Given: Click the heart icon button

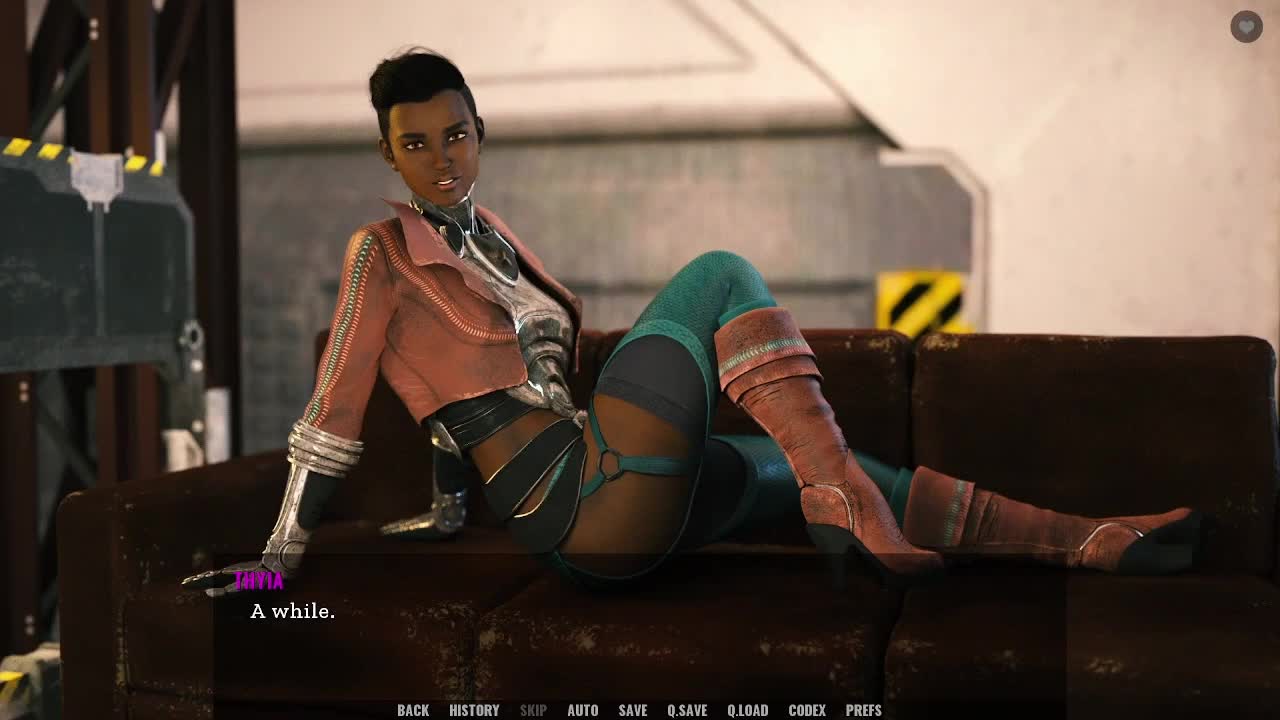Looking at the screenshot, I should click(x=1246, y=27).
